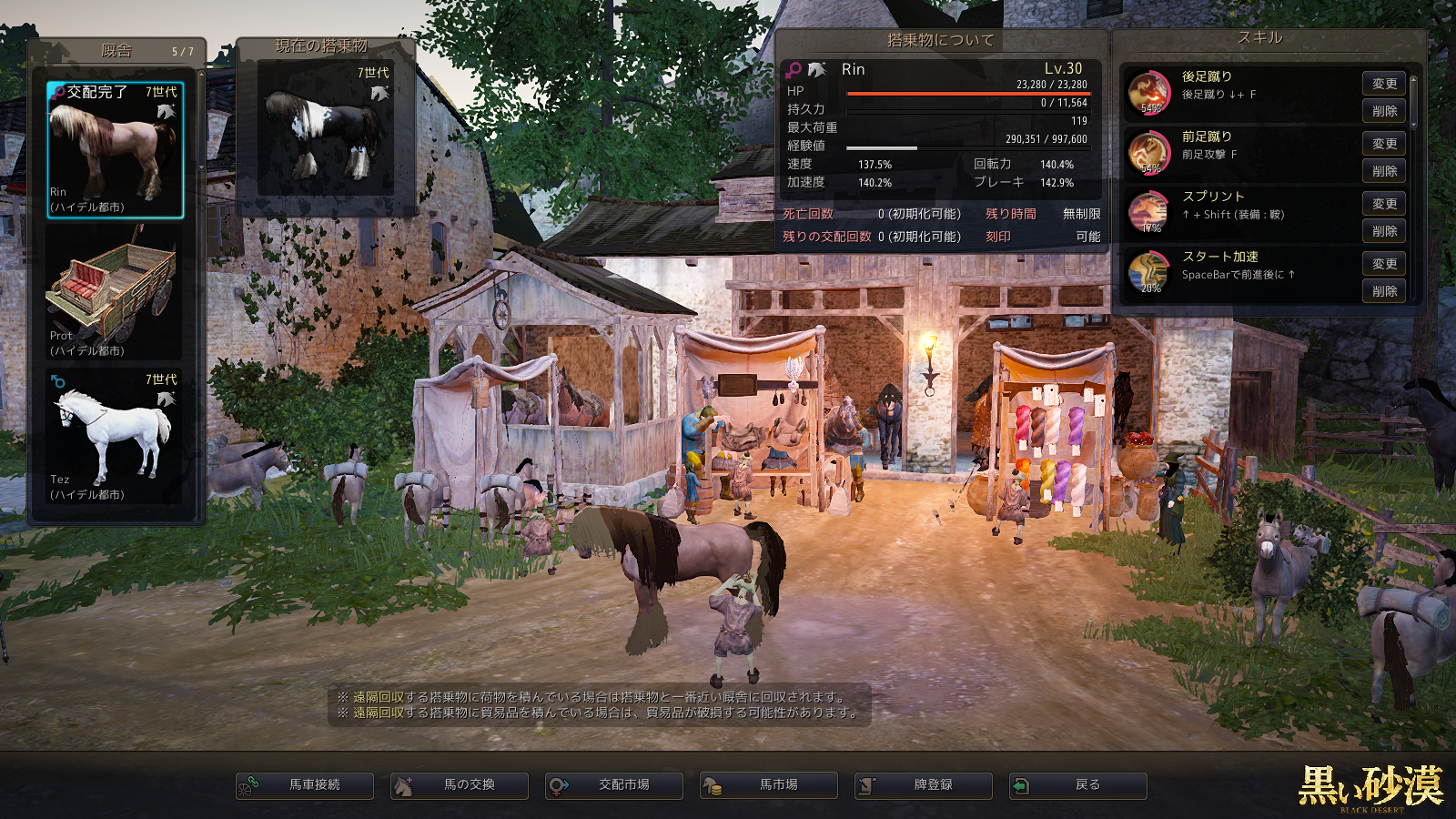1456x819 pixels.
Task: Change the スタート加速 skill with 変更
Action: point(1384,264)
